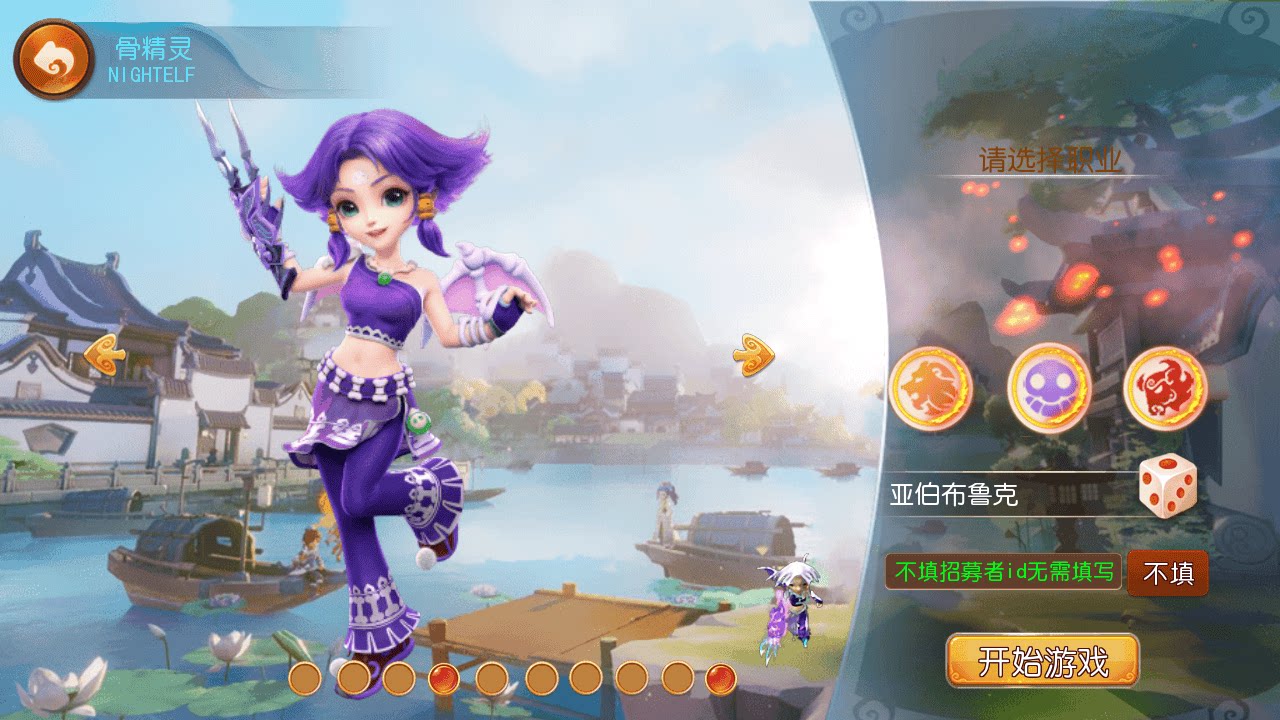Click the recruiter ID input field

pyautogui.click(x=1005, y=573)
